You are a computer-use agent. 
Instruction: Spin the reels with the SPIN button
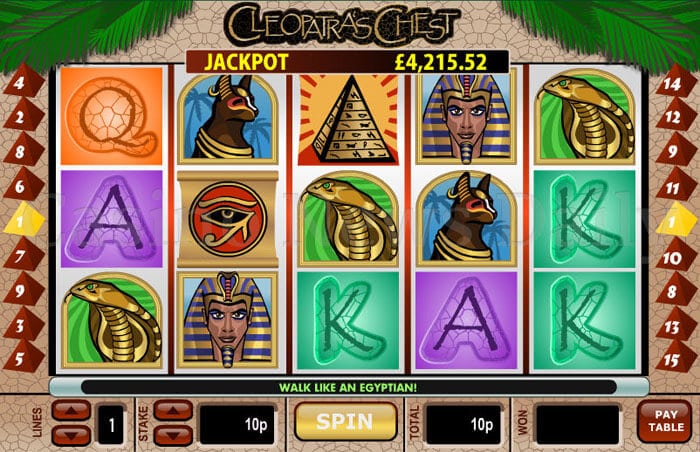tap(344, 421)
